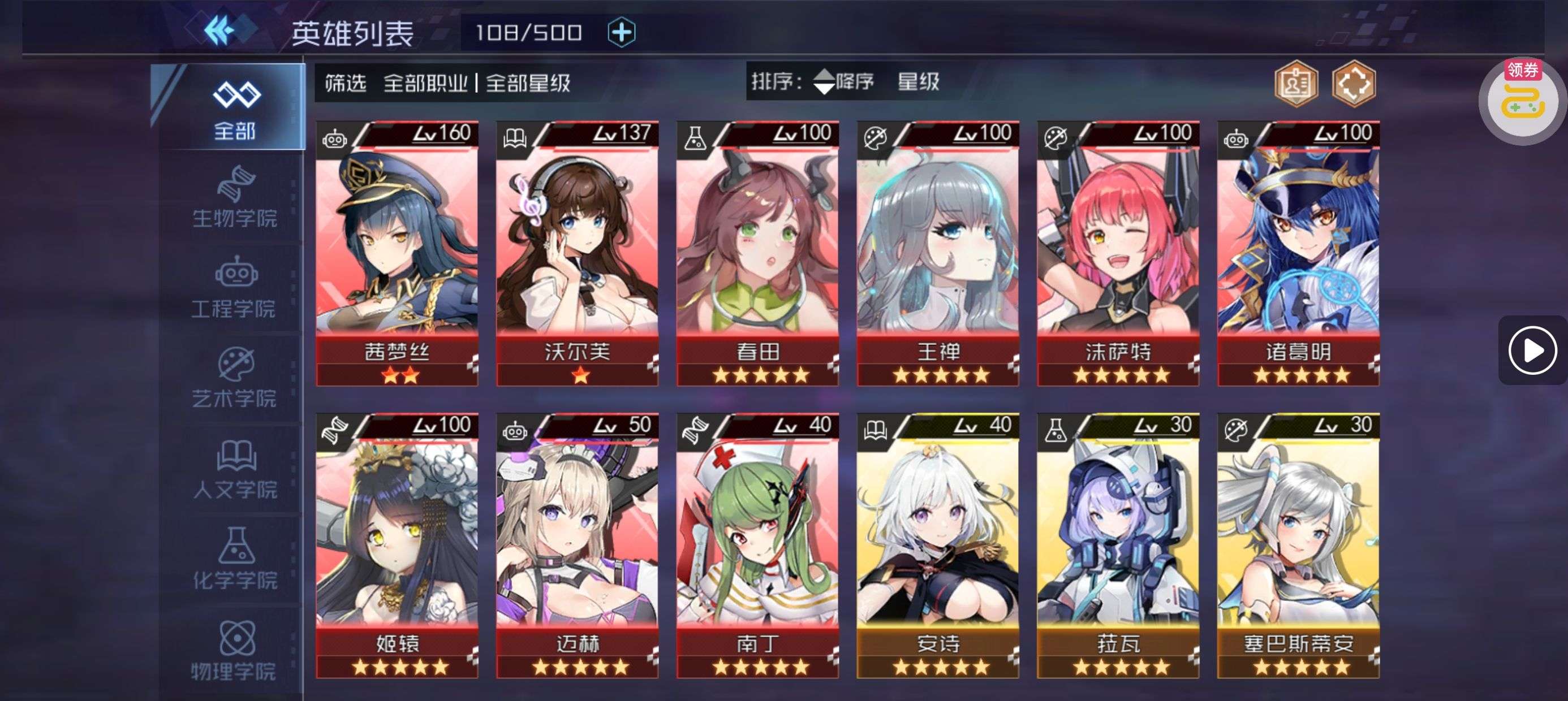Click the play button overlay
Image resolution: width=1568 pixels, height=701 pixels.
(x=1532, y=350)
